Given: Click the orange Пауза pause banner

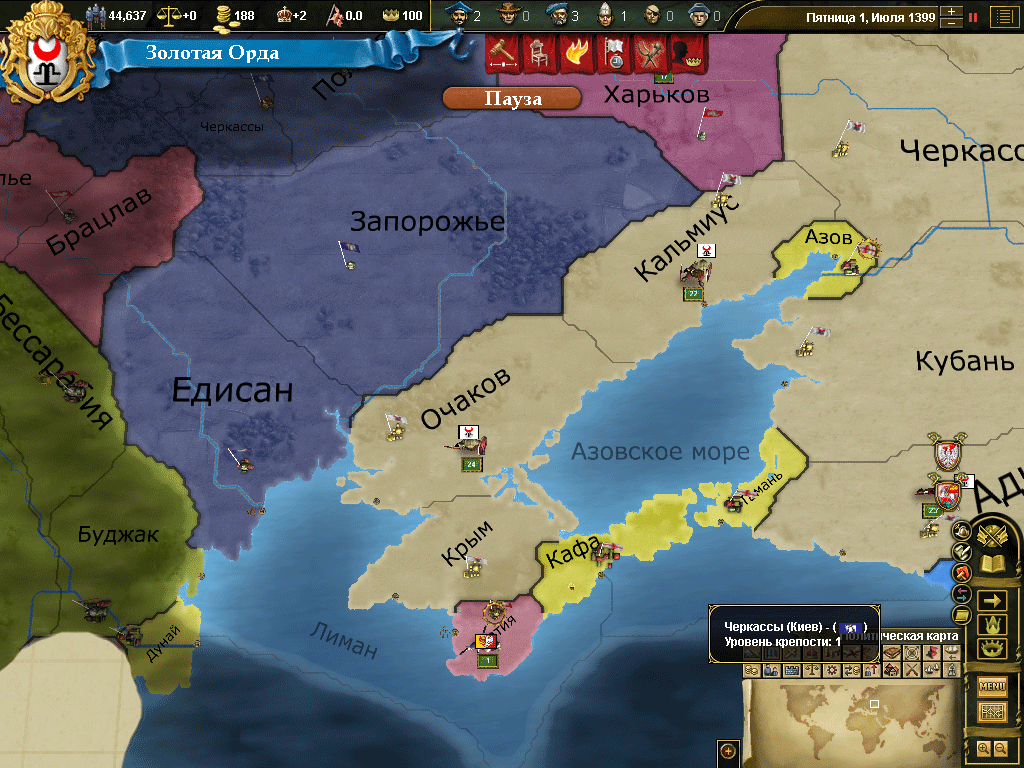Looking at the screenshot, I should (512, 98).
